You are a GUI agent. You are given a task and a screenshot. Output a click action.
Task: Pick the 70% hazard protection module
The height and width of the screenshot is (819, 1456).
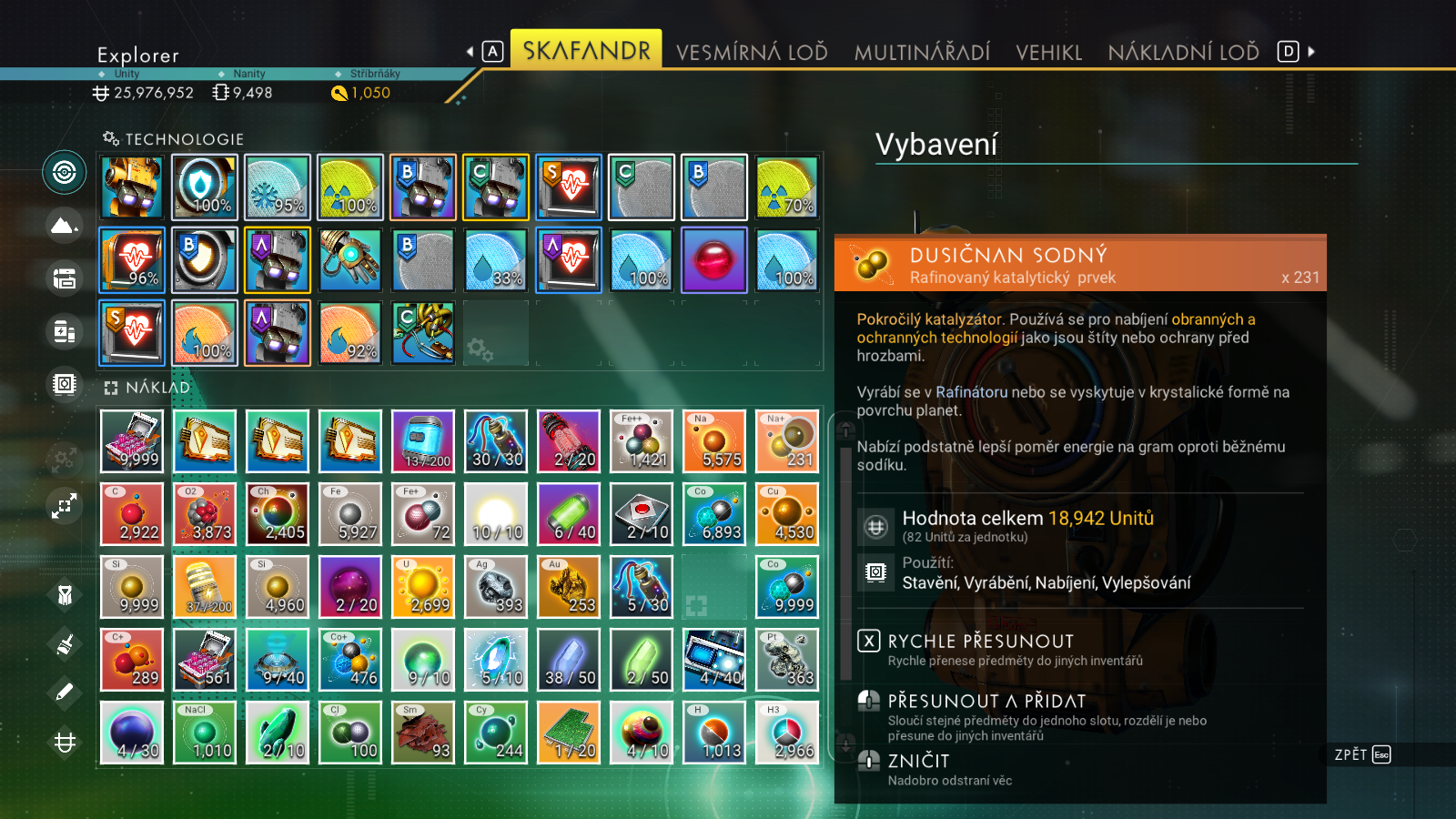coord(787,187)
